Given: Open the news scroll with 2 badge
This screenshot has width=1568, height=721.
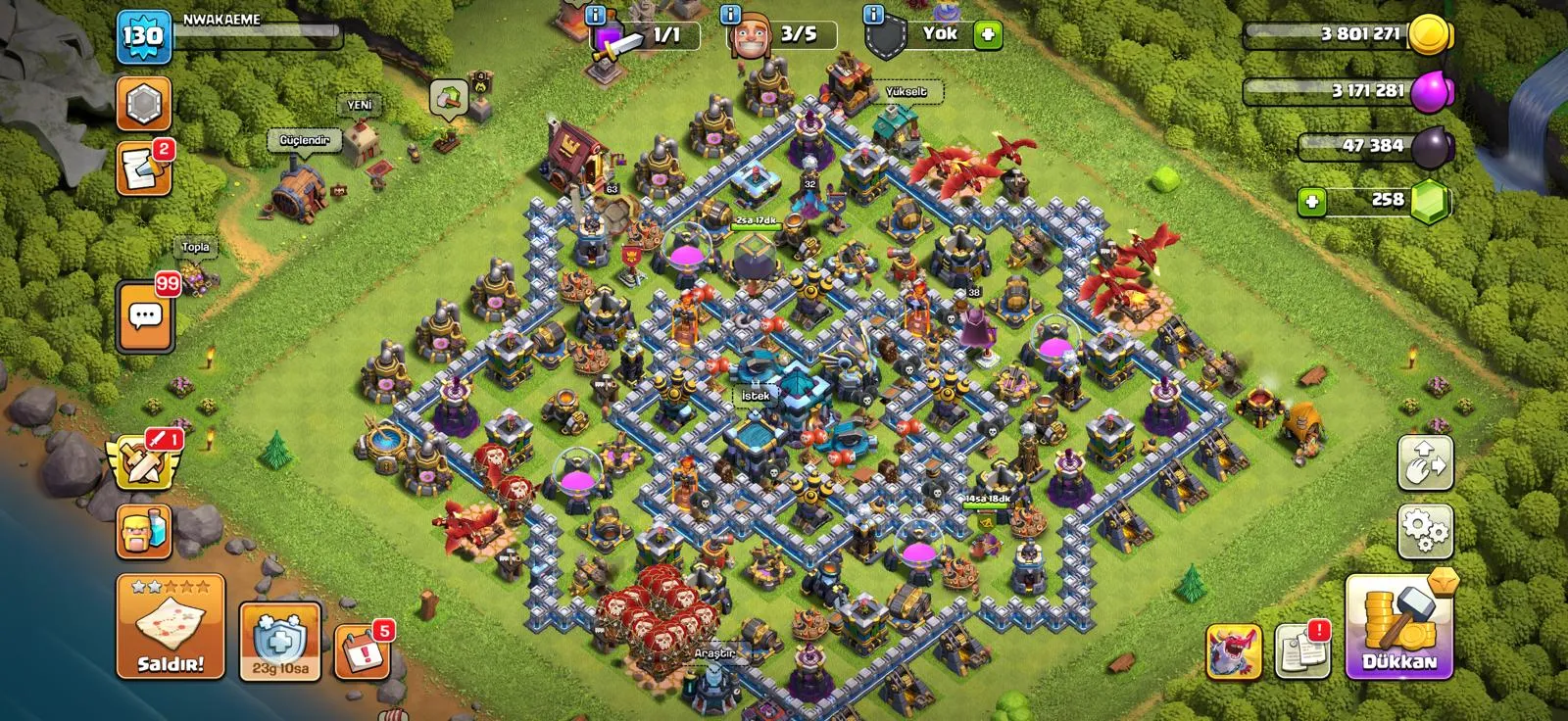Looking at the screenshot, I should pos(143,168).
